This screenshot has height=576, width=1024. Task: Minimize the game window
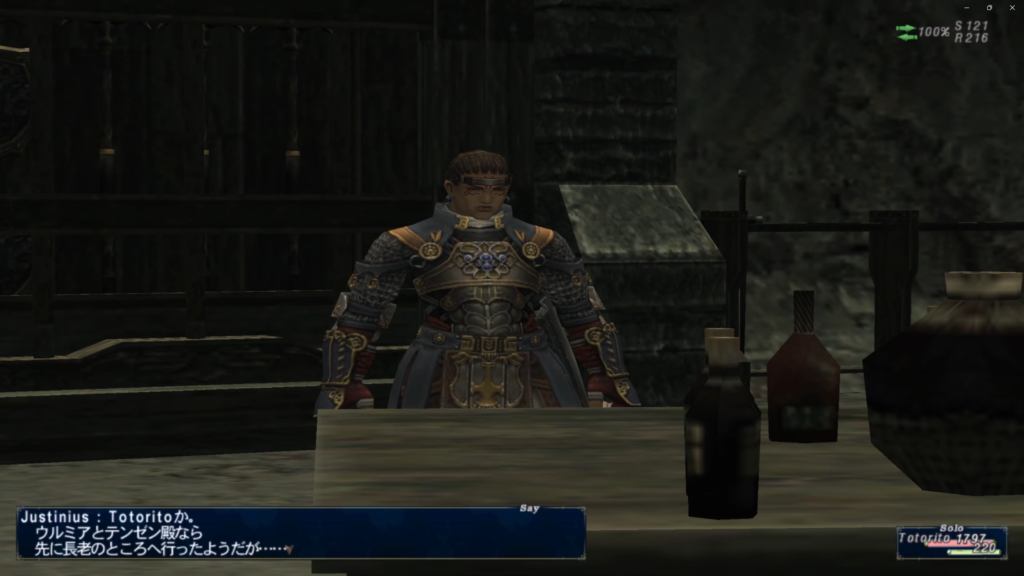(x=966, y=7)
